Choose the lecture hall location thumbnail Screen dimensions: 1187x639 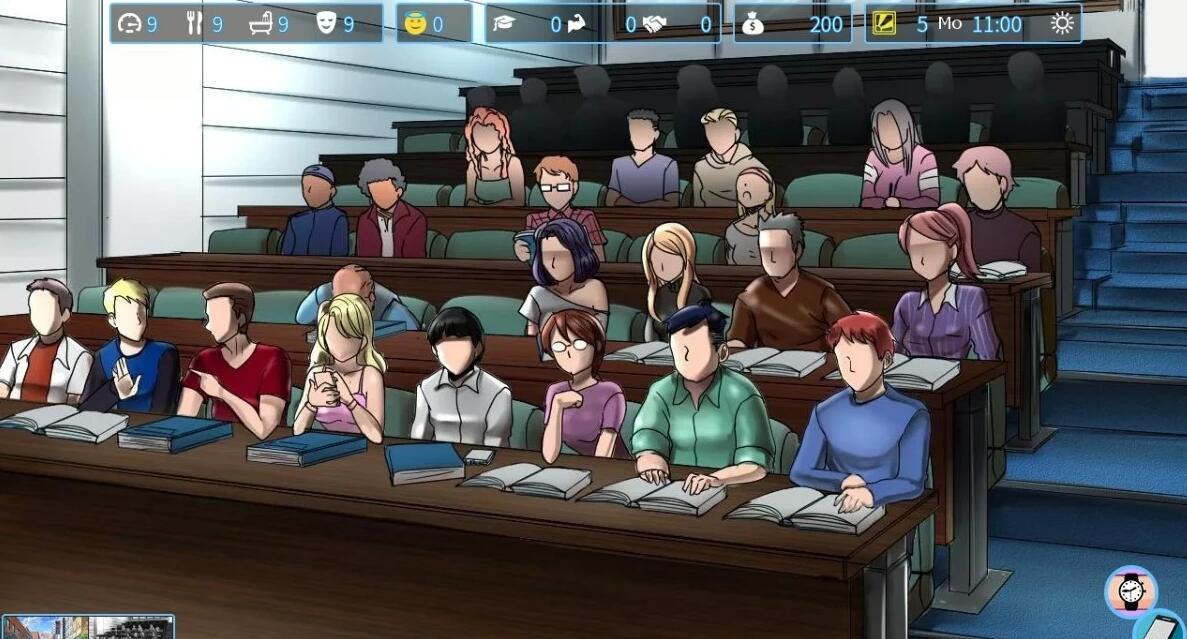pos(131,628)
